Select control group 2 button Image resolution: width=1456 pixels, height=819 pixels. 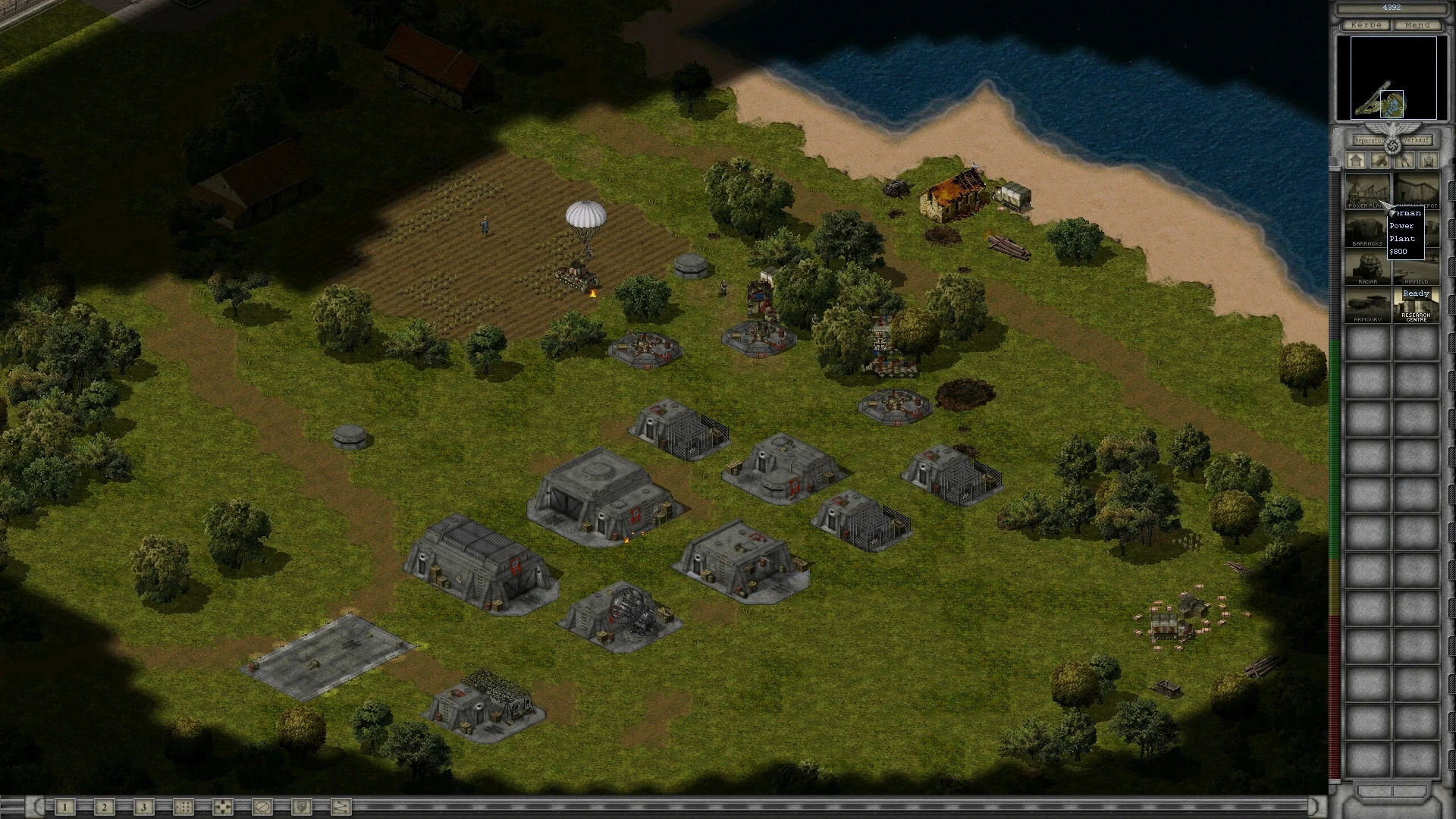click(105, 807)
